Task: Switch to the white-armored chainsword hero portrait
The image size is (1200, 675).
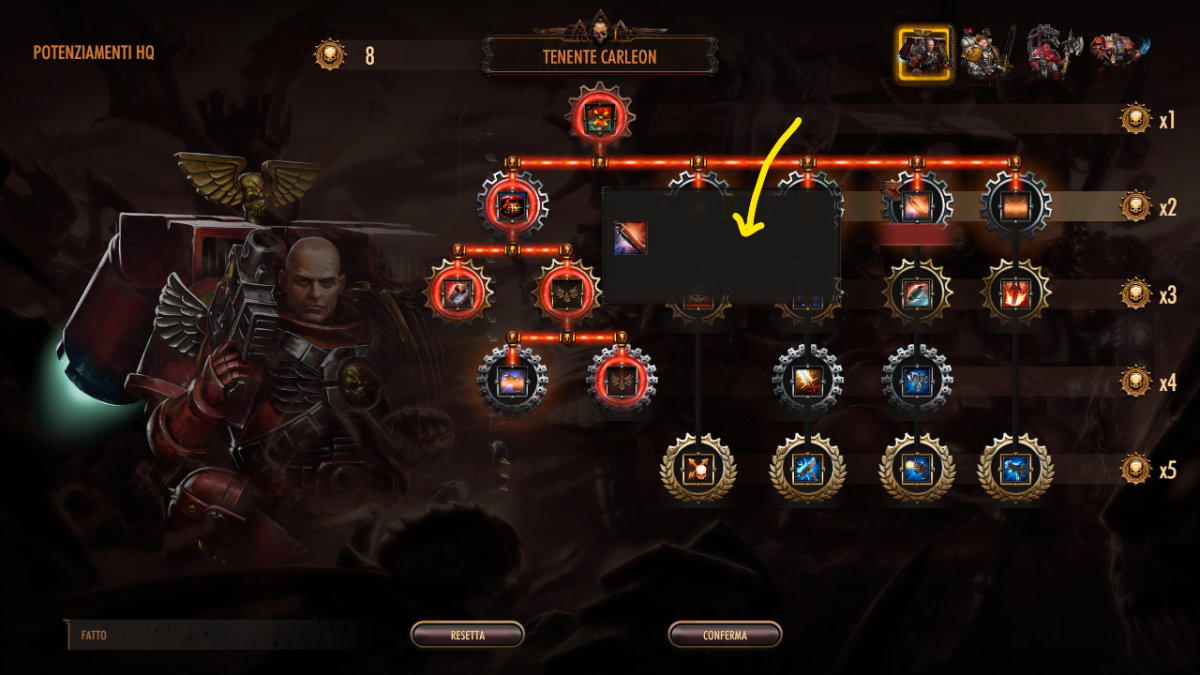Action: coord(984,53)
